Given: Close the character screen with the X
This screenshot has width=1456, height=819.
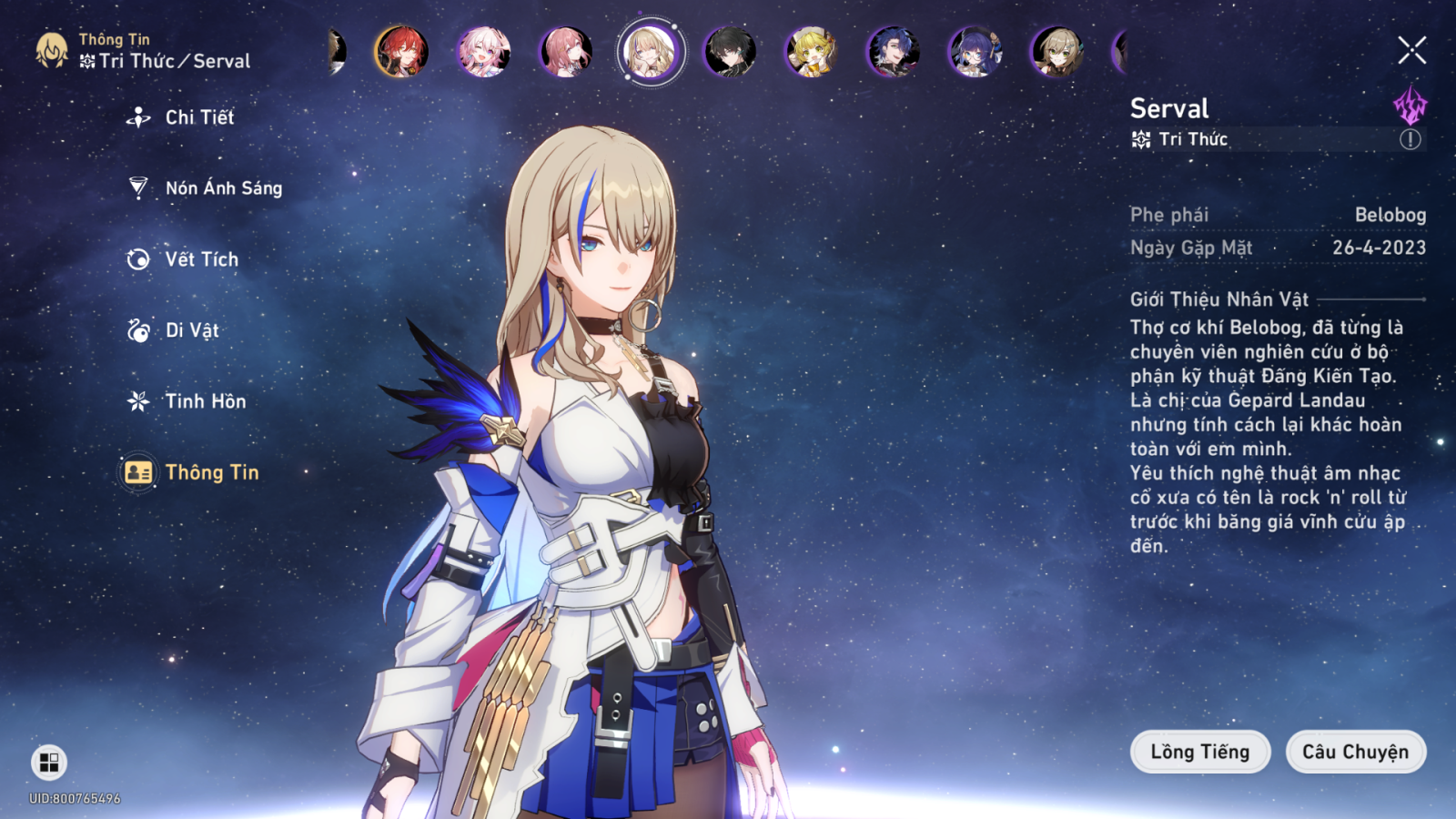Looking at the screenshot, I should pyautogui.click(x=1411, y=50).
